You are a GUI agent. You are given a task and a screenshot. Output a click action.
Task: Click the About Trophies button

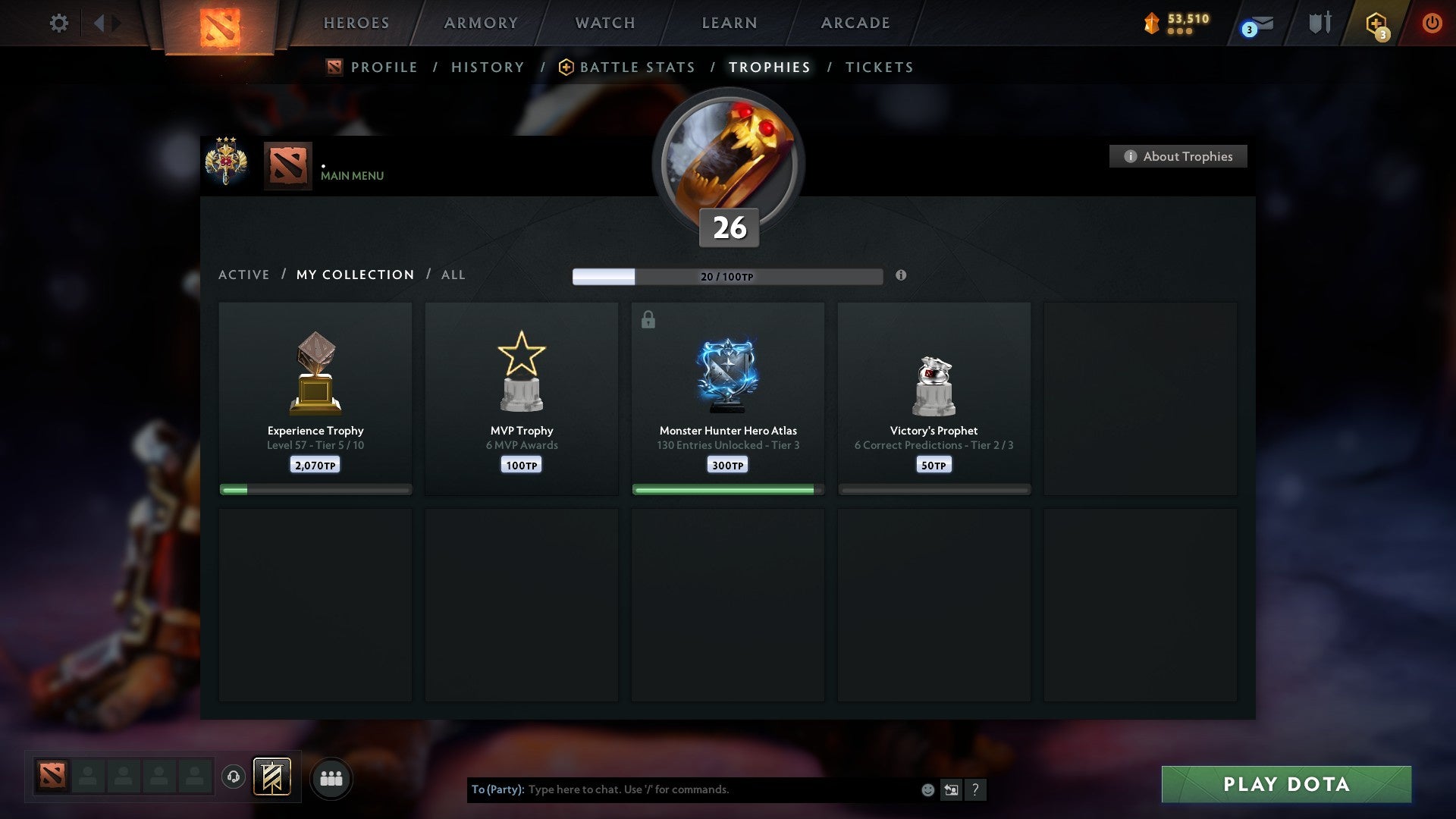(1178, 156)
